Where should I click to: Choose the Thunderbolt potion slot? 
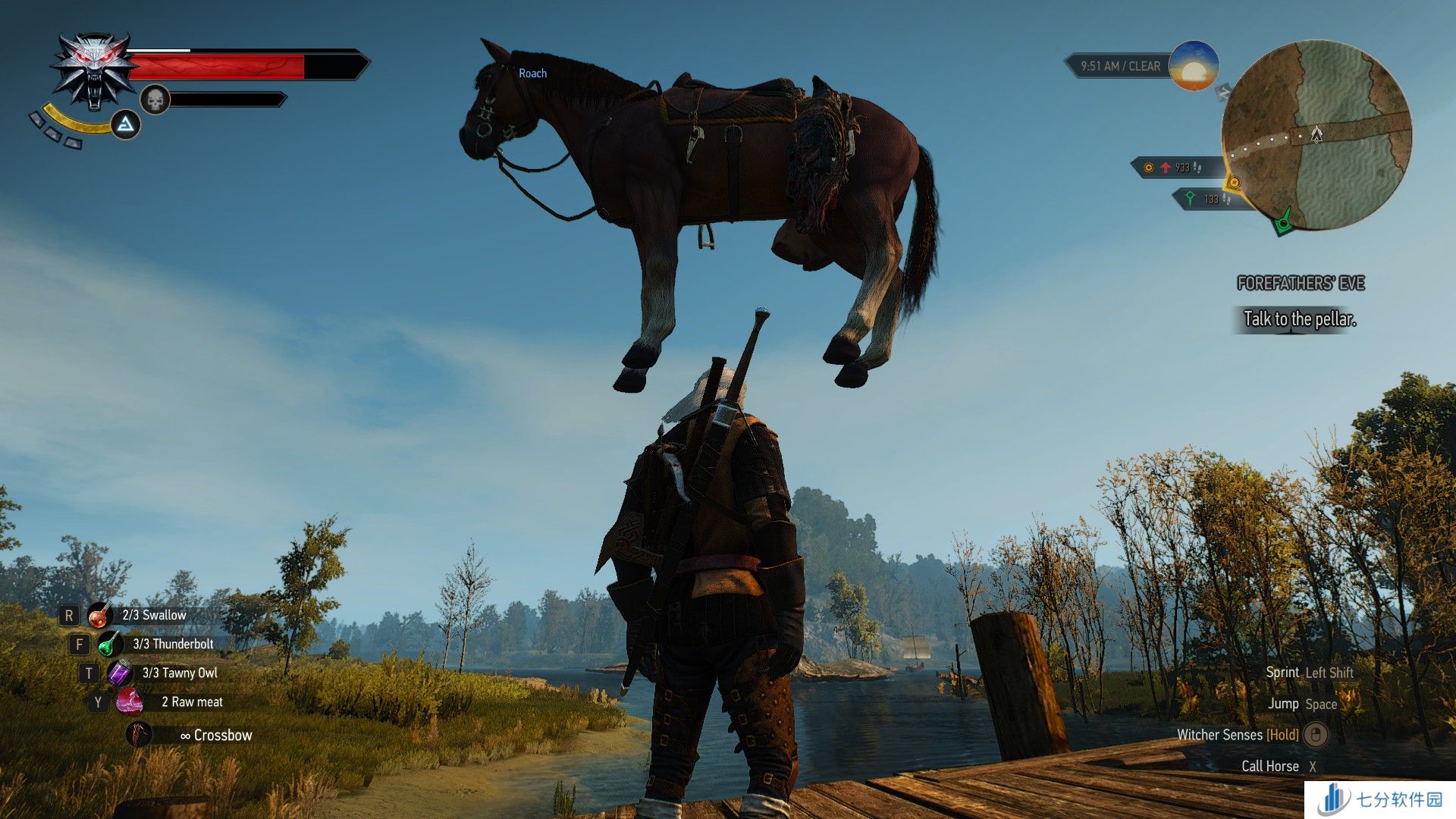click(x=110, y=644)
